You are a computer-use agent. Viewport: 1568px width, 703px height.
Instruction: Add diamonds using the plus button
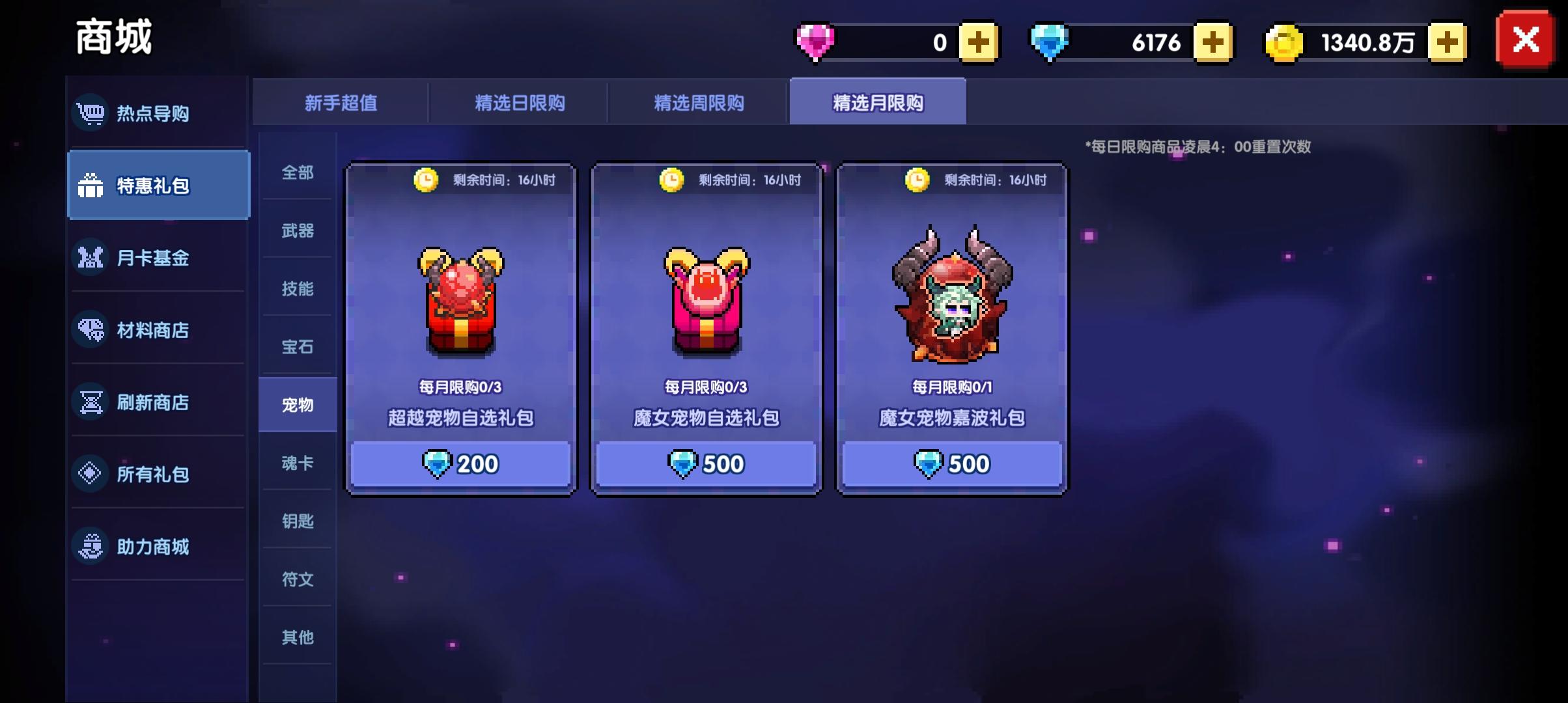pyautogui.click(x=1212, y=41)
